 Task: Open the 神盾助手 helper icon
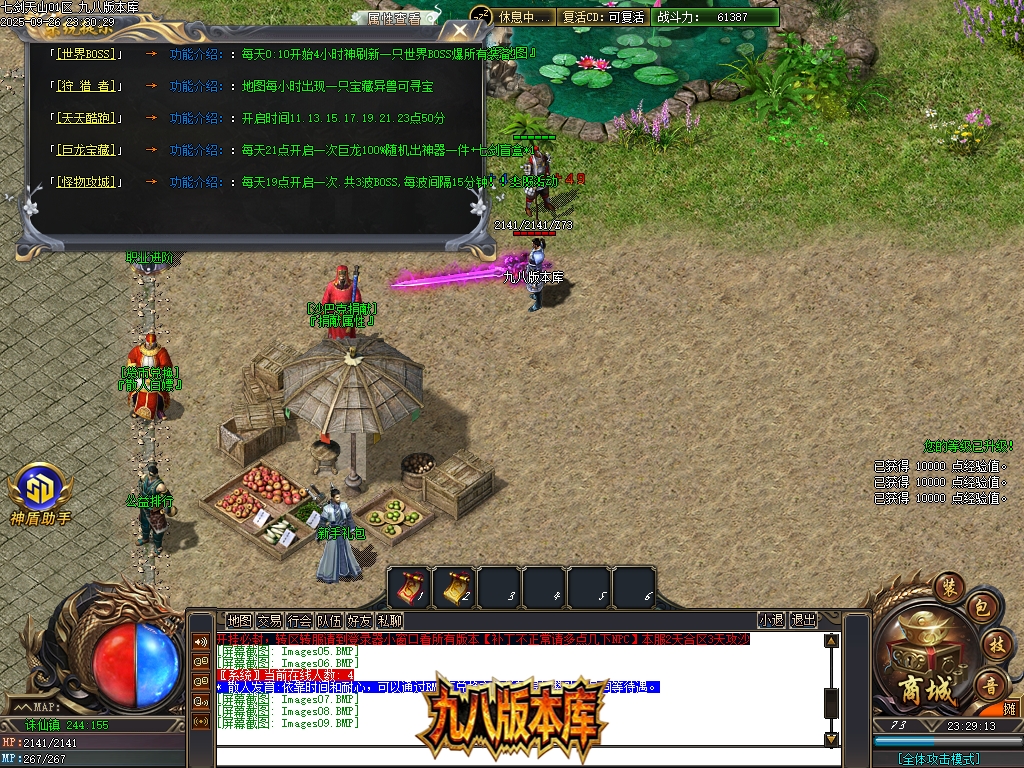(x=40, y=490)
